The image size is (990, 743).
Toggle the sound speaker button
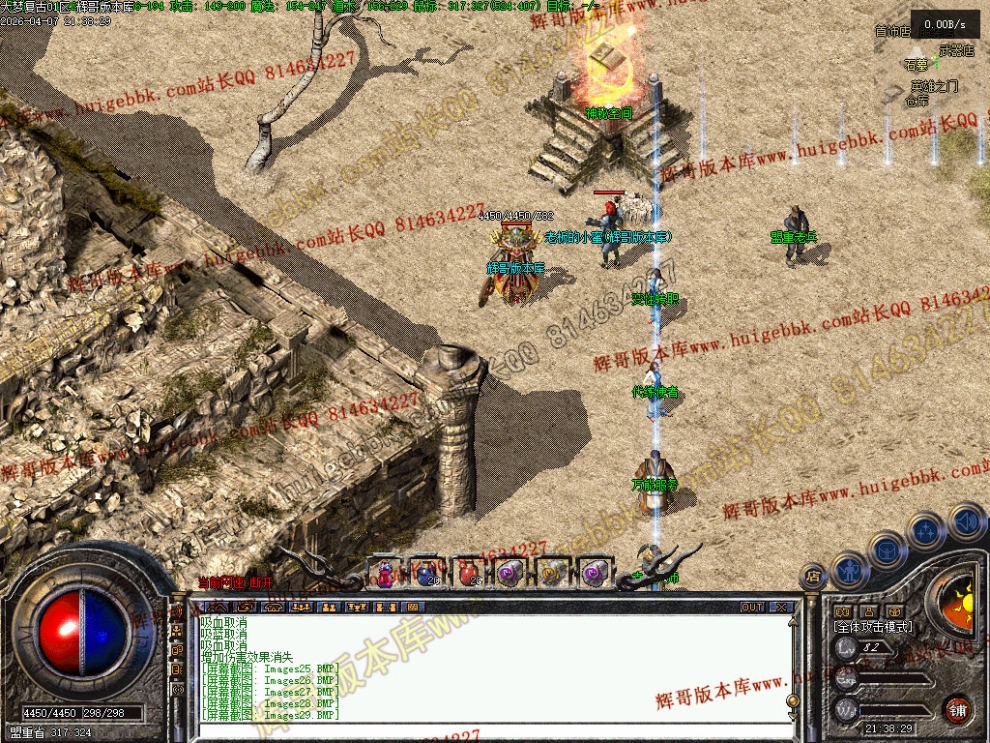click(x=965, y=521)
